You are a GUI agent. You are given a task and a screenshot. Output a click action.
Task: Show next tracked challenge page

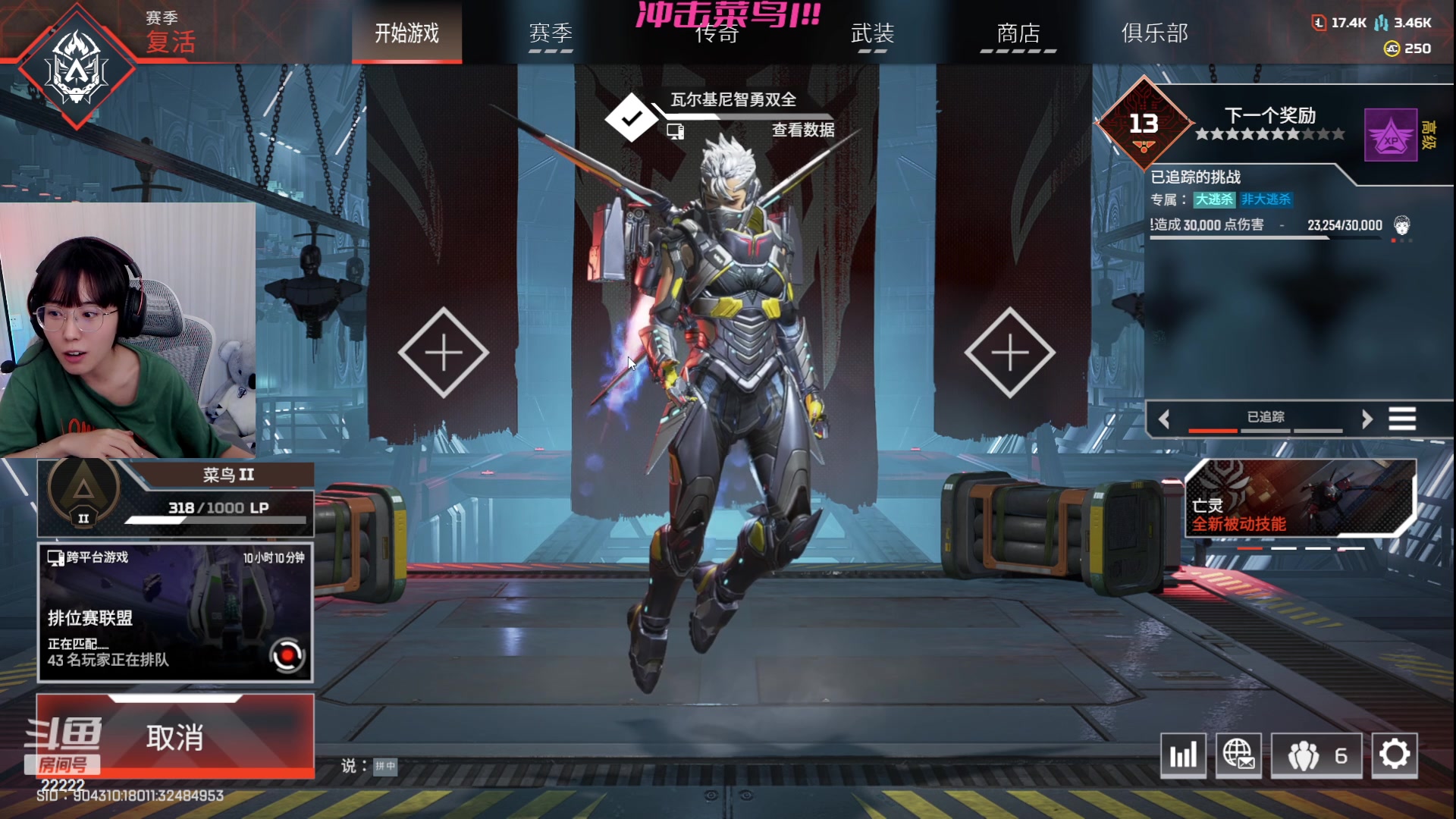pyautogui.click(x=1367, y=419)
